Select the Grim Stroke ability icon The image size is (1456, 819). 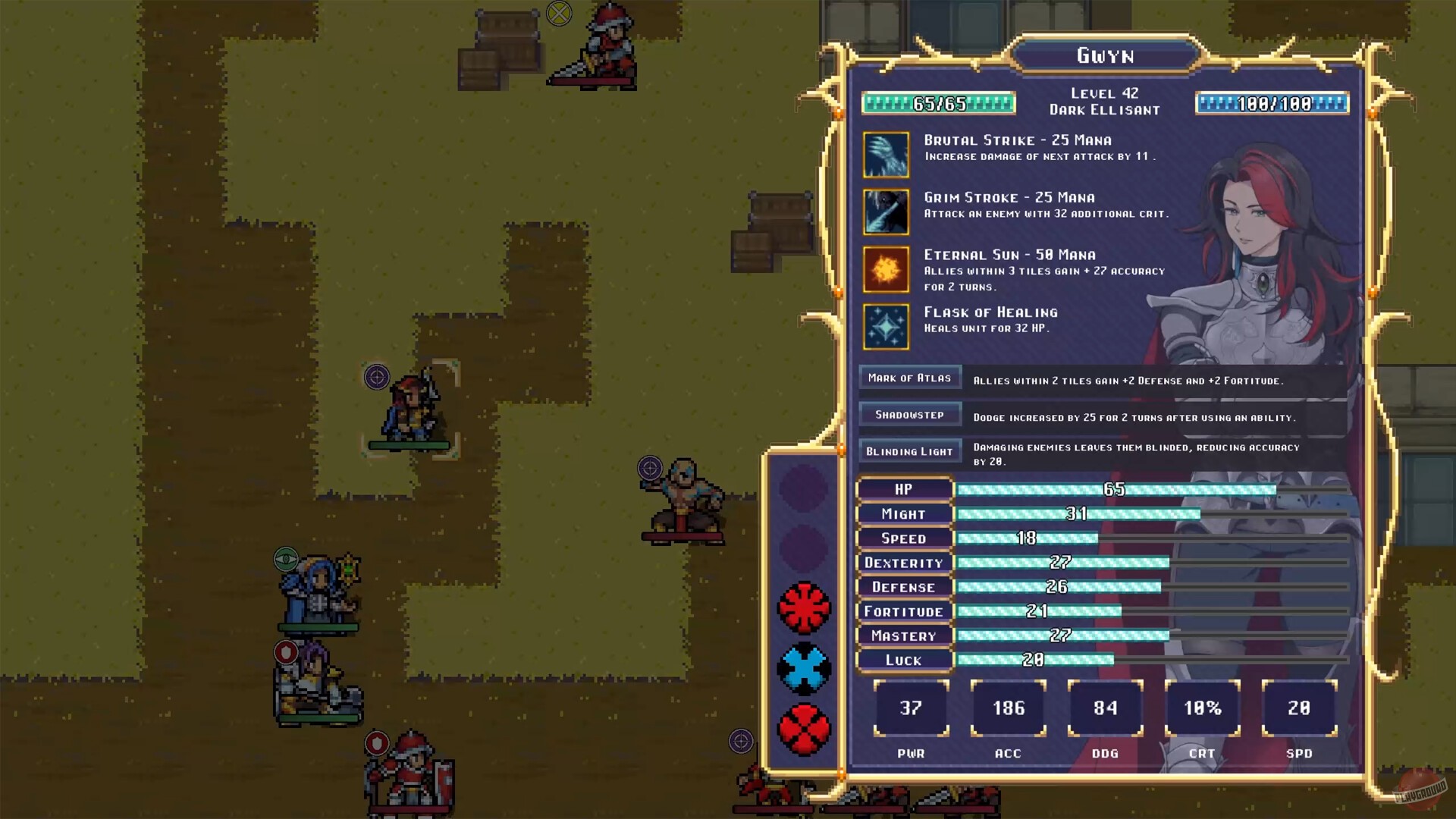[886, 212]
